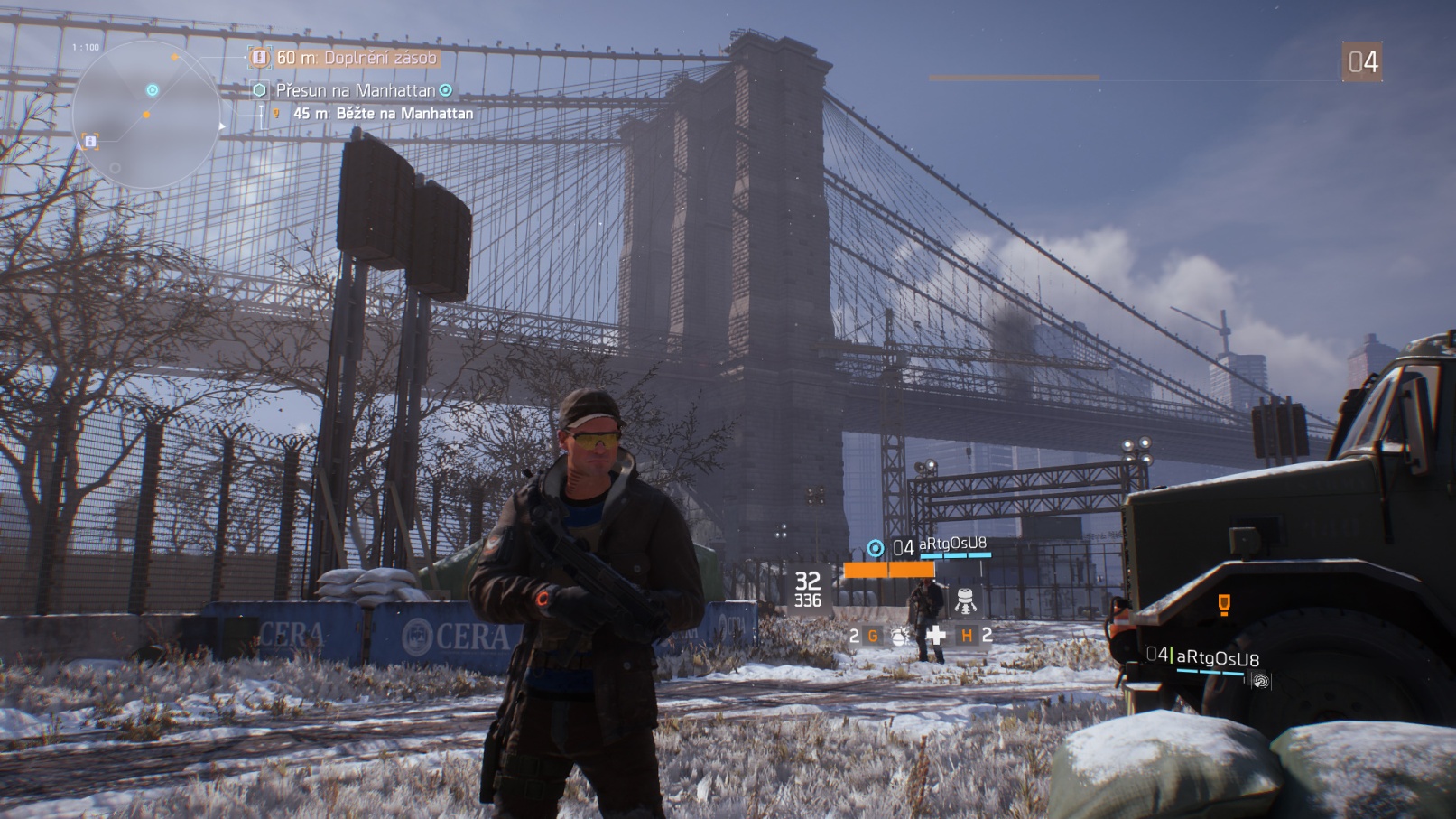Image resolution: width=1456 pixels, height=819 pixels.
Task: Select the orange objective marker on the truck
Action: coord(1224,604)
